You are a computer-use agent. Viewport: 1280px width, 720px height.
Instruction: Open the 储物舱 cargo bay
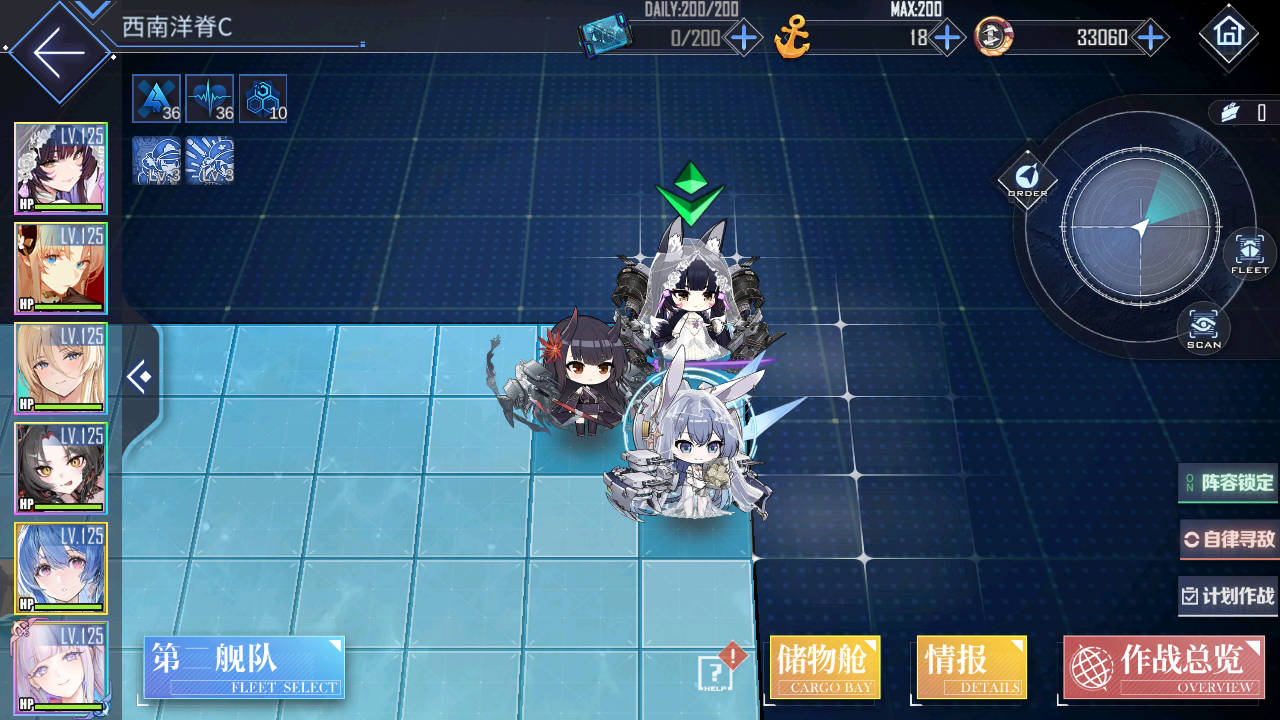pos(825,667)
